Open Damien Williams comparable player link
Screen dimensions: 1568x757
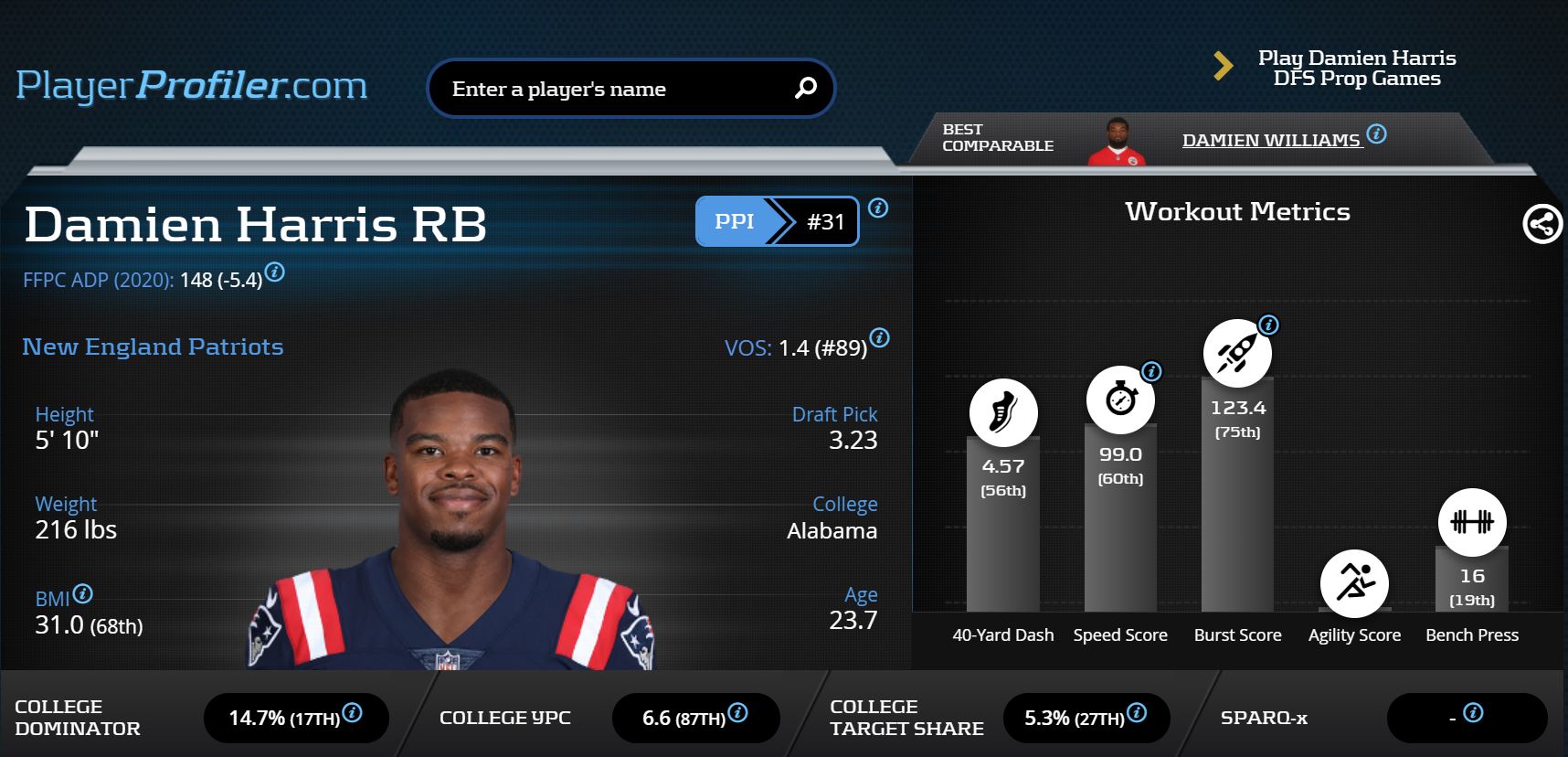point(1270,140)
